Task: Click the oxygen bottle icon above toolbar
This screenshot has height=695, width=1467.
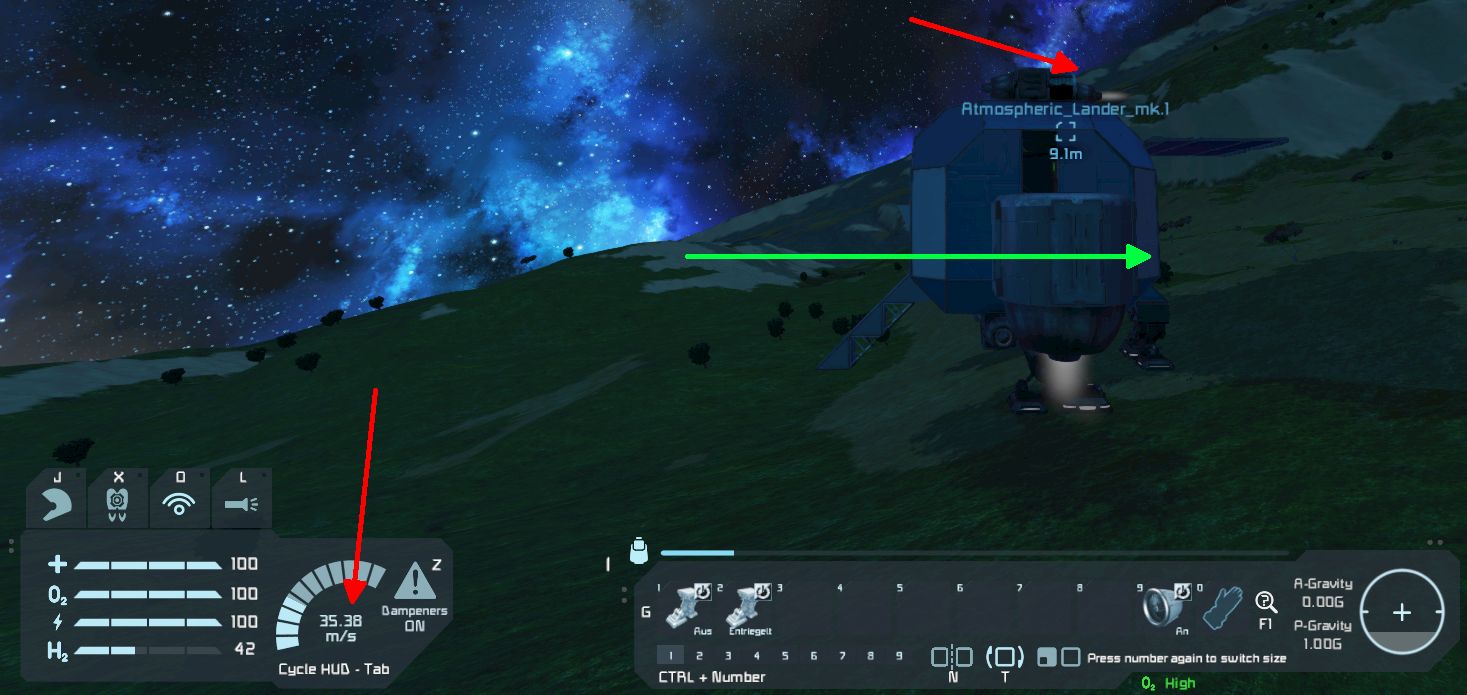Action: point(638,551)
